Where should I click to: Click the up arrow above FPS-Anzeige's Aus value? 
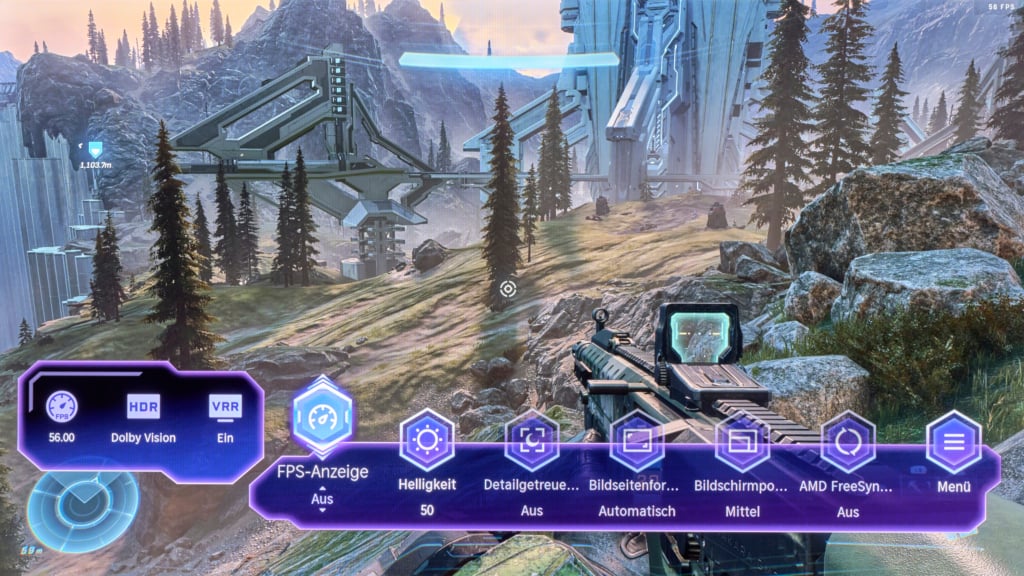(x=322, y=487)
